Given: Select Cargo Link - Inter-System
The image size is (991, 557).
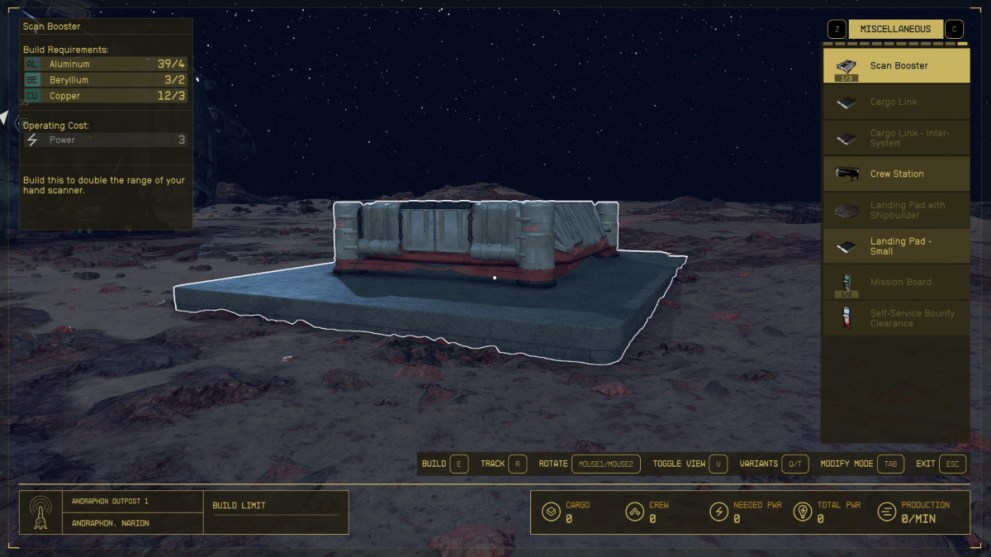Looking at the screenshot, I should (x=896, y=138).
